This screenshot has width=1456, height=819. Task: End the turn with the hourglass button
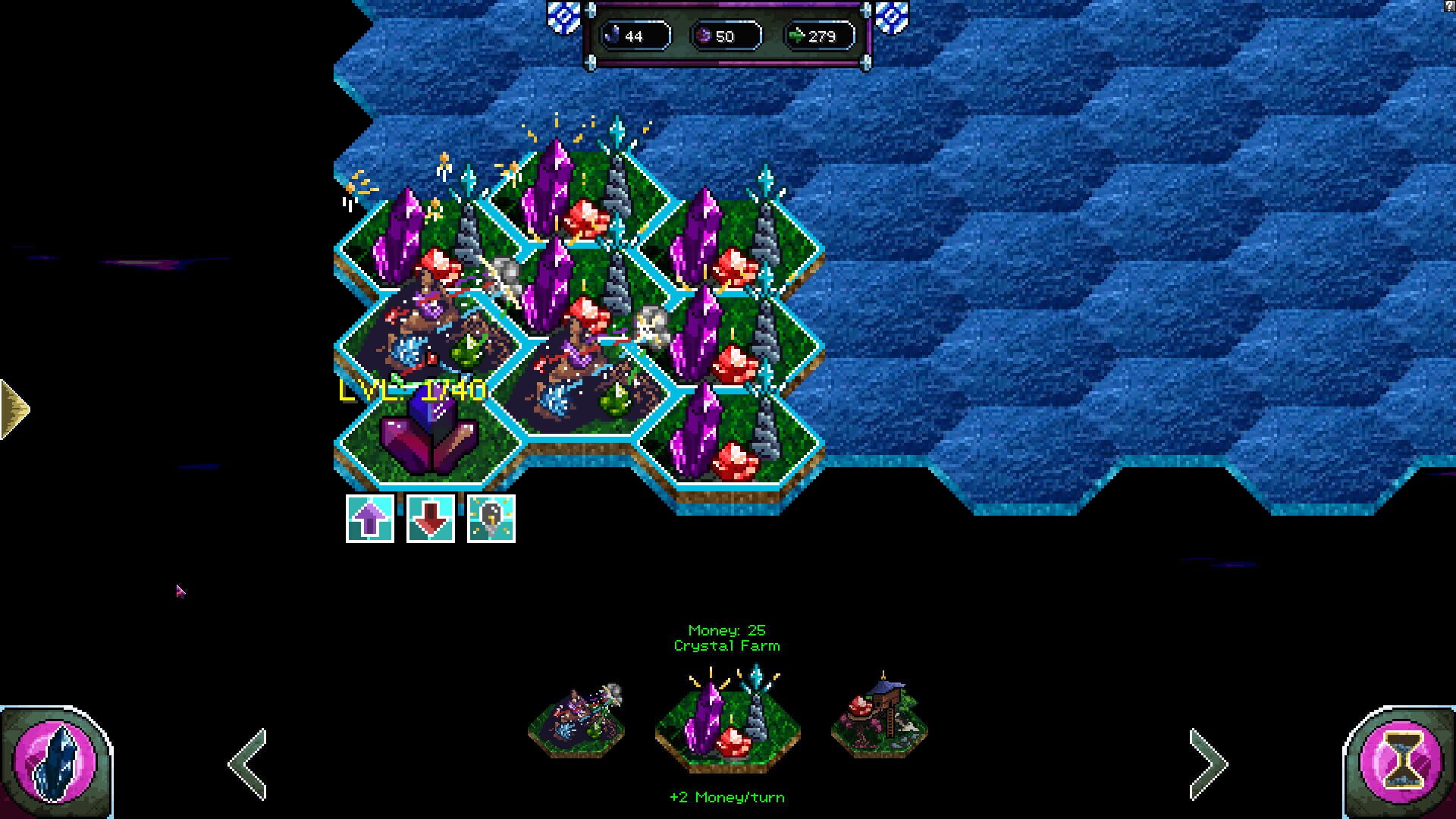click(x=1399, y=762)
